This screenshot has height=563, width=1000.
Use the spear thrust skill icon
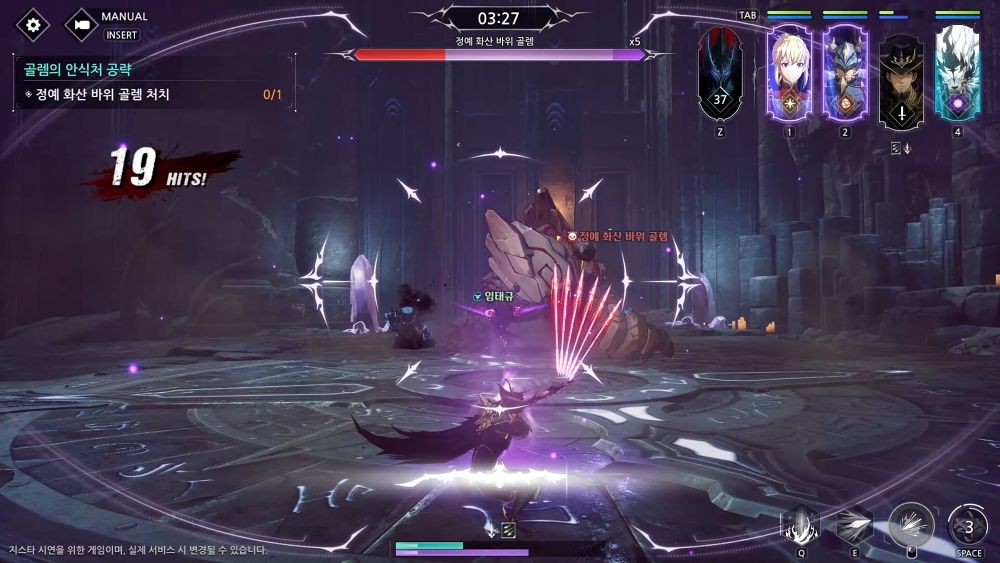click(x=853, y=524)
